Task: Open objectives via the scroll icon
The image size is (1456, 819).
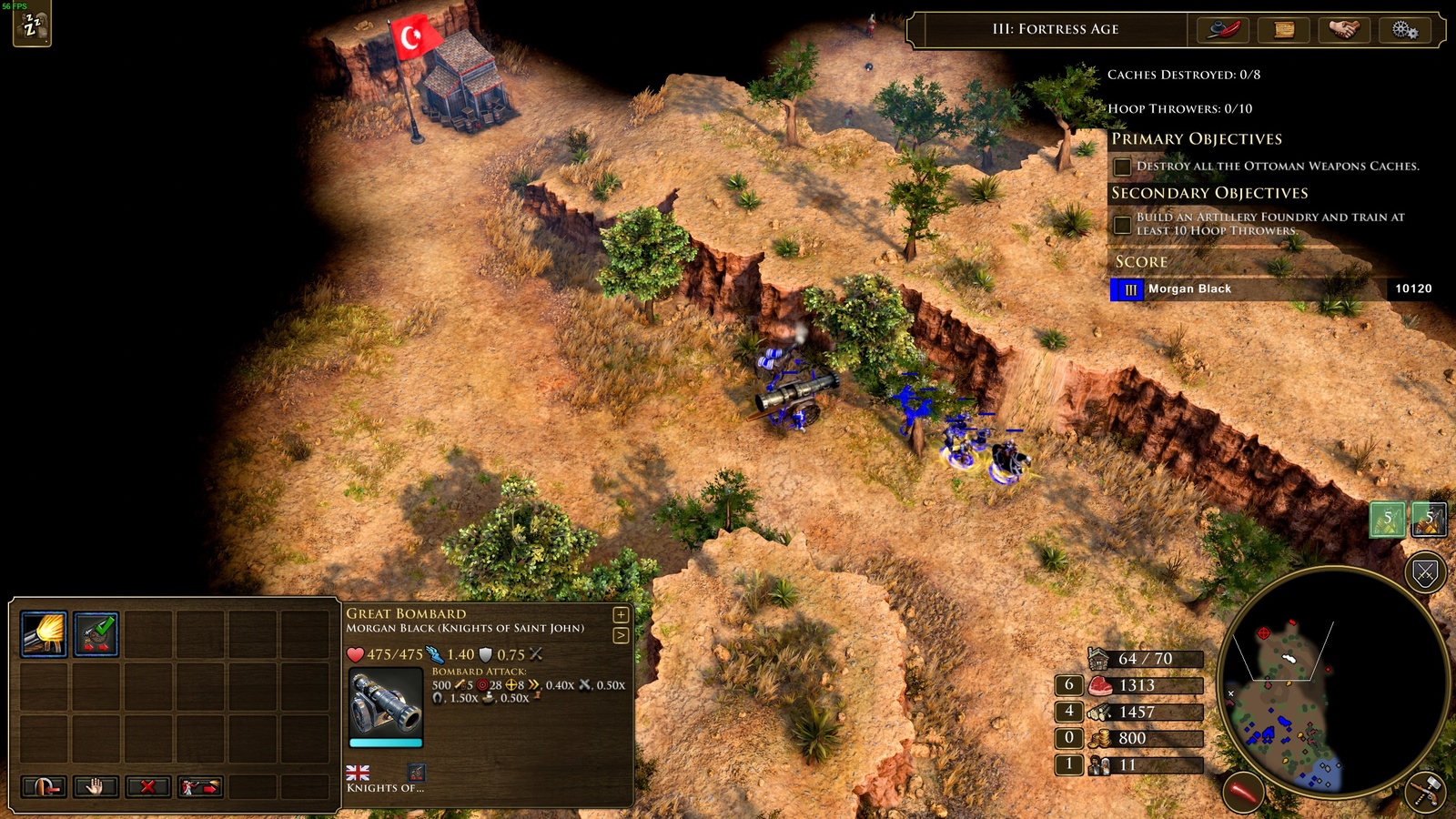Action: click(1284, 29)
